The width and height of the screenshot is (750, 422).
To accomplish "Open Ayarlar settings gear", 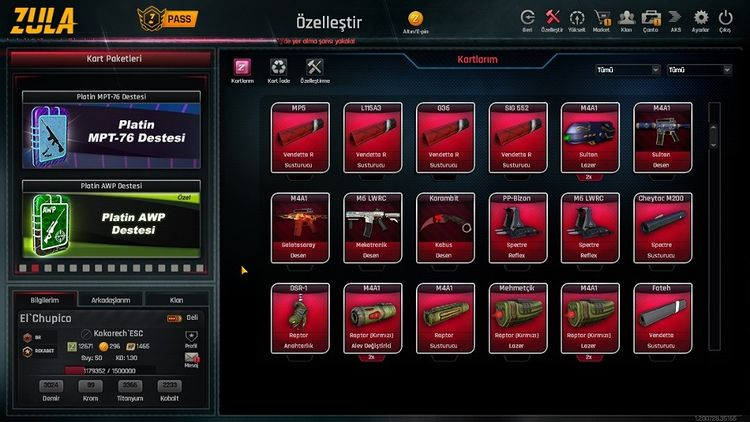I will pyautogui.click(x=700, y=18).
